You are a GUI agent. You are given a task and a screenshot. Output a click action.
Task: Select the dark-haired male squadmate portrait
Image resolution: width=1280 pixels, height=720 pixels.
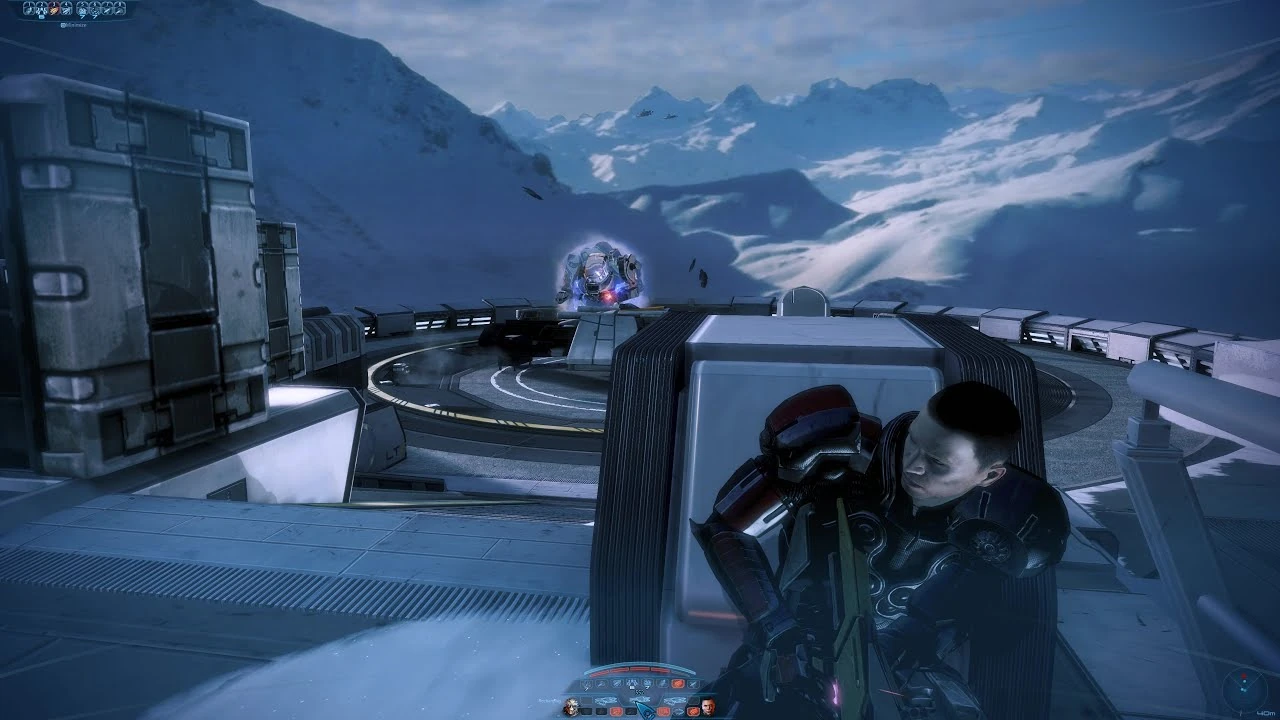[x=708, y=707]
